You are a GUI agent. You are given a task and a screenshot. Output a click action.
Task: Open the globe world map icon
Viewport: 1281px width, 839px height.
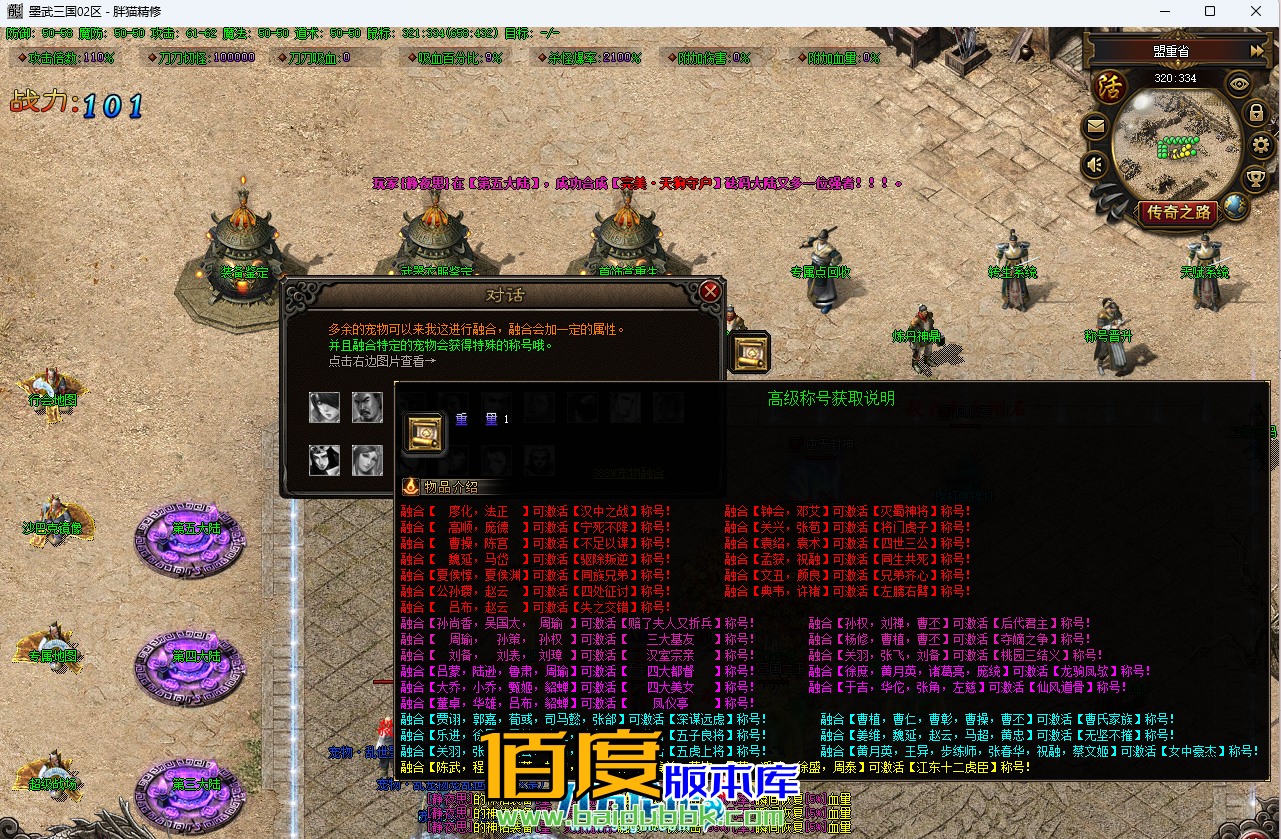[1235, 207]
